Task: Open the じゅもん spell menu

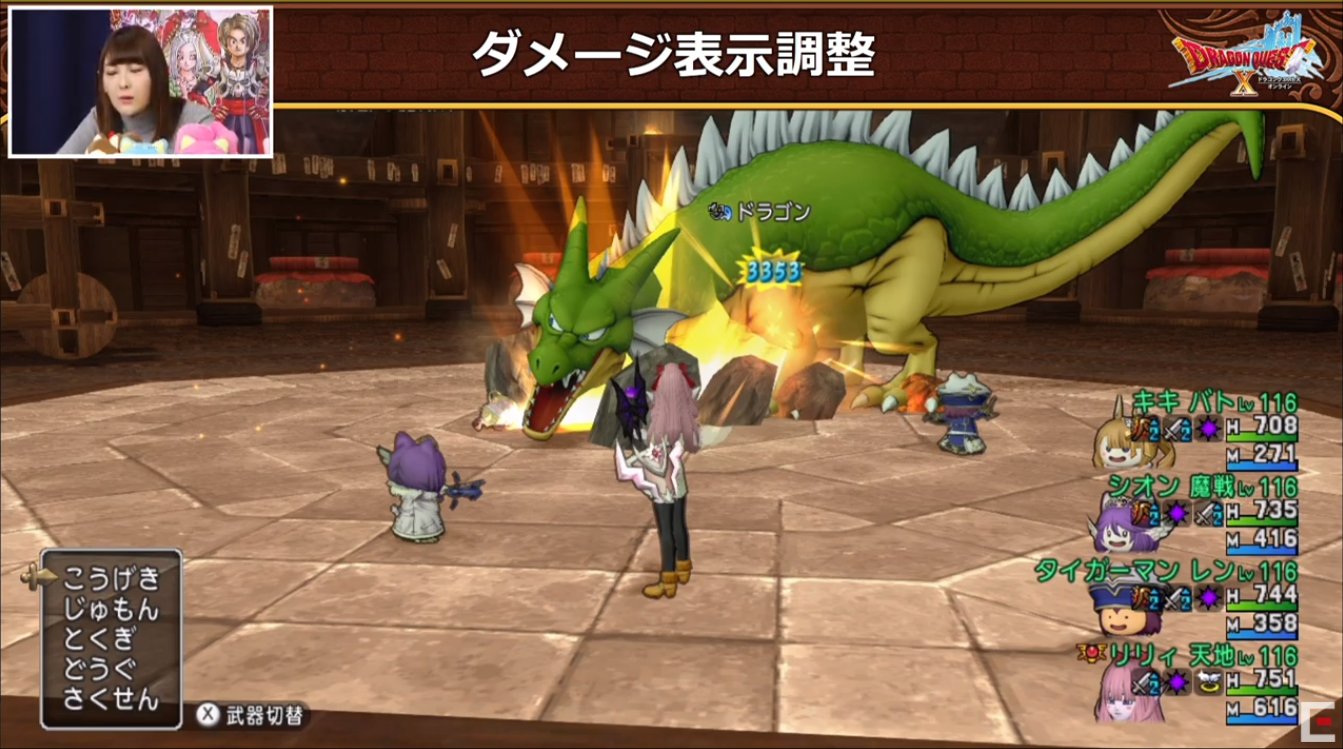Action: pos(110,608)
